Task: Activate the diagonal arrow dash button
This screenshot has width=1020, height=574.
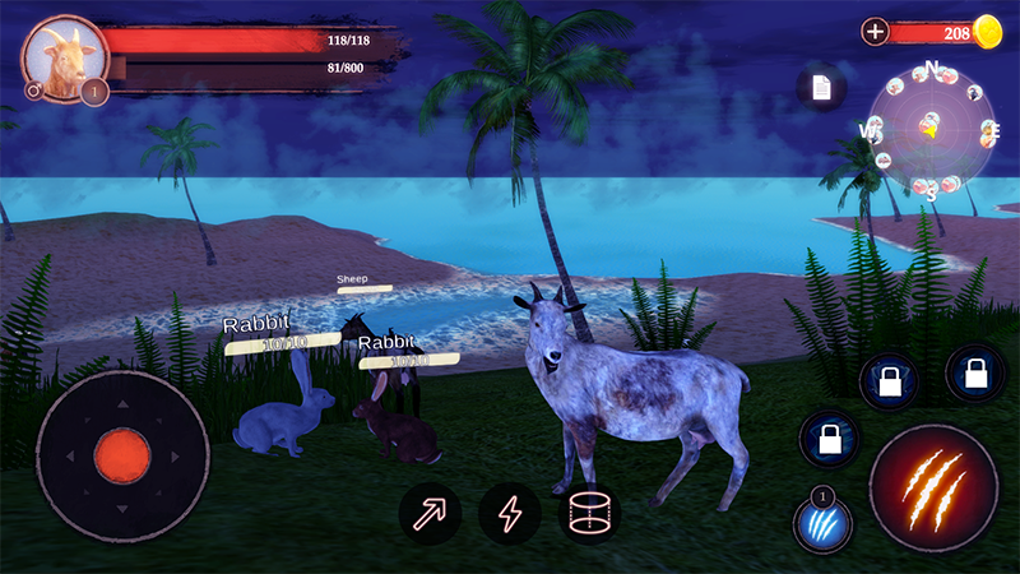Action: [430, 513]
